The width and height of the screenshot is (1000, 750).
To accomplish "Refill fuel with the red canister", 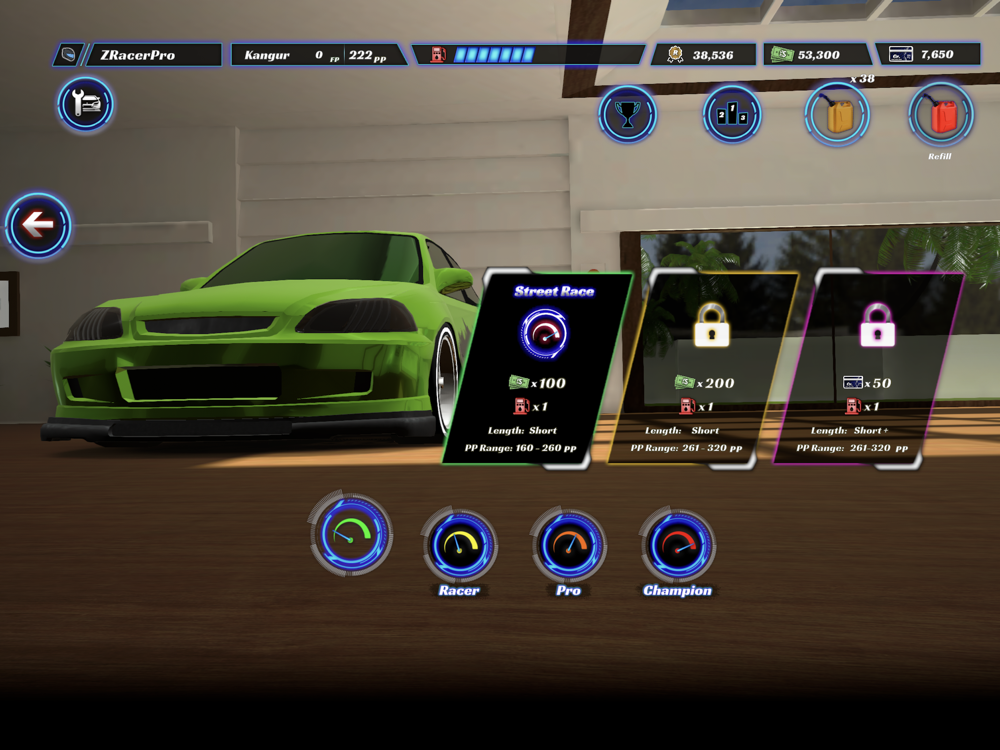I will click(940, 114).
